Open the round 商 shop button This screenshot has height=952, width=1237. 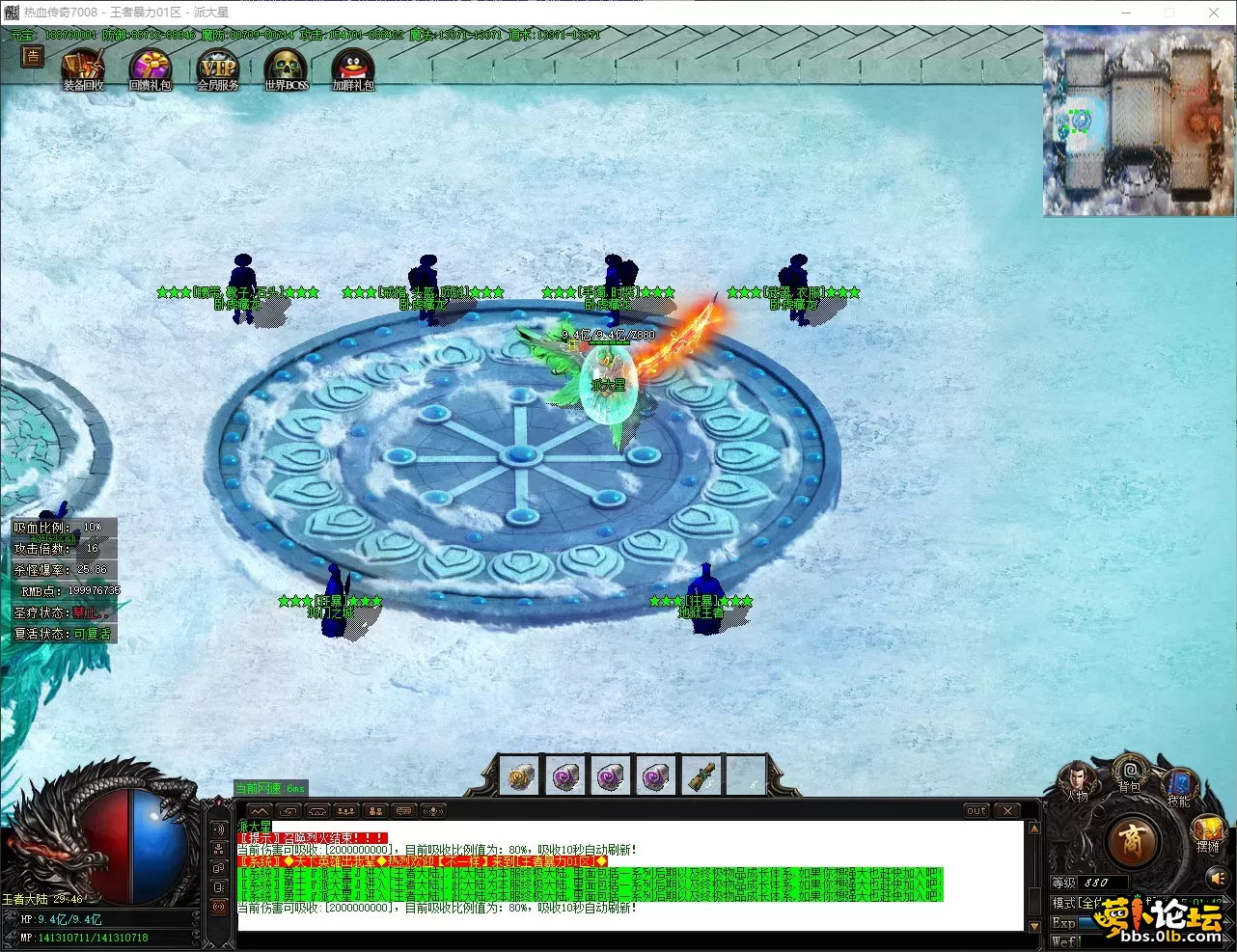1132,843
